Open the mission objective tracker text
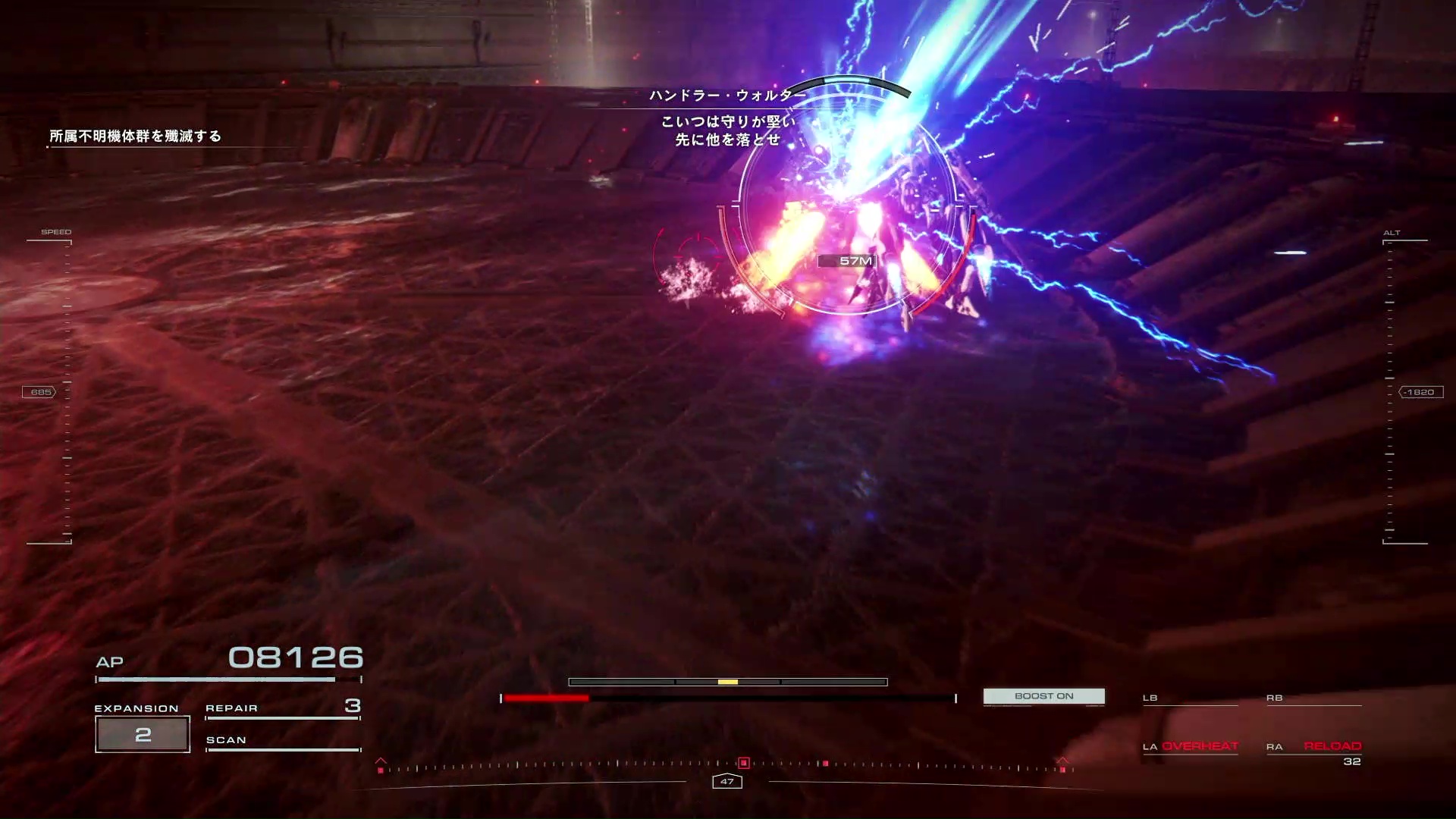1456x819 pixels. tap(136, 136)
